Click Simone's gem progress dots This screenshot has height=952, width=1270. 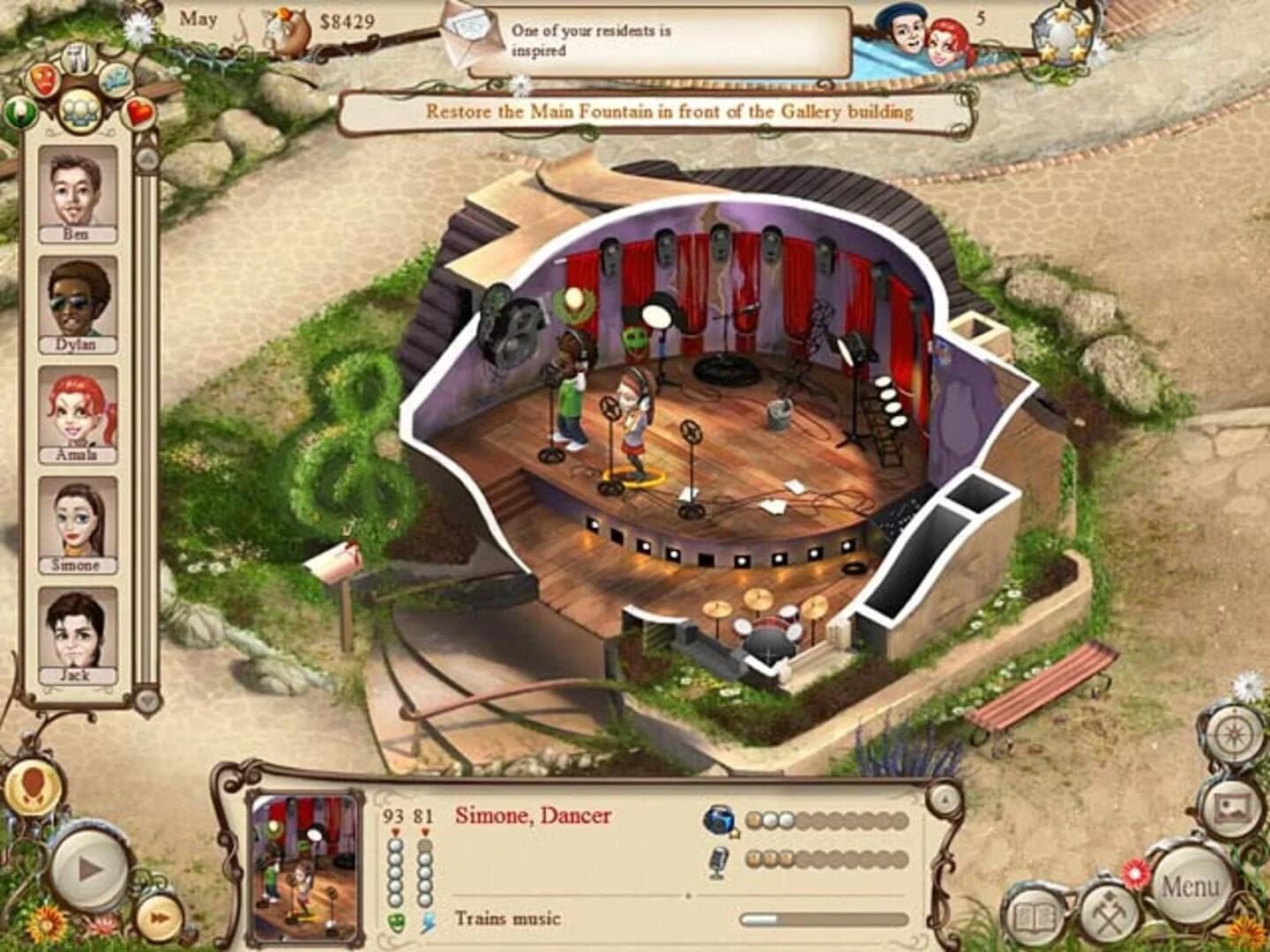829,821
